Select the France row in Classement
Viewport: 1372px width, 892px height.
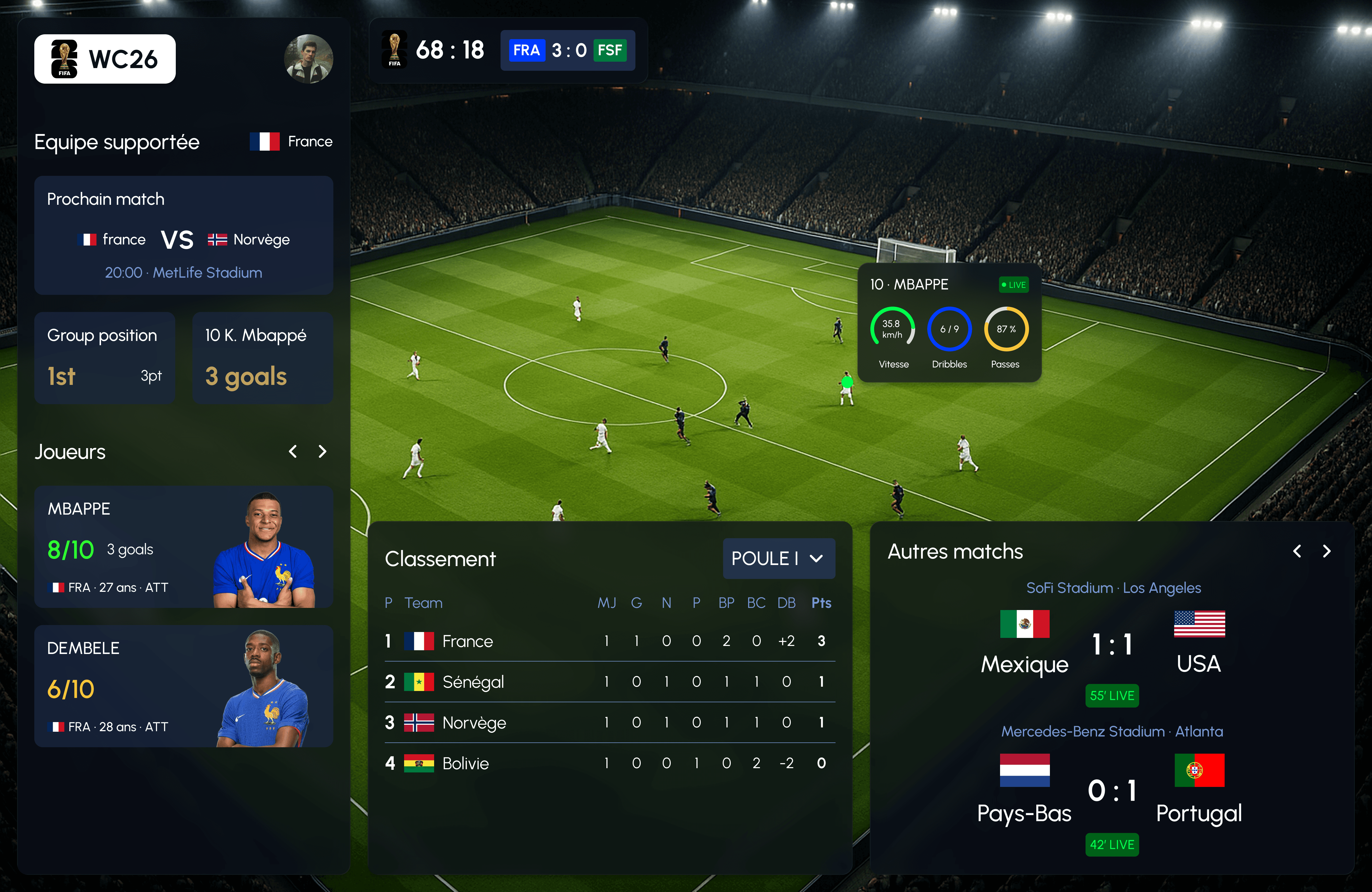point(609,641)
